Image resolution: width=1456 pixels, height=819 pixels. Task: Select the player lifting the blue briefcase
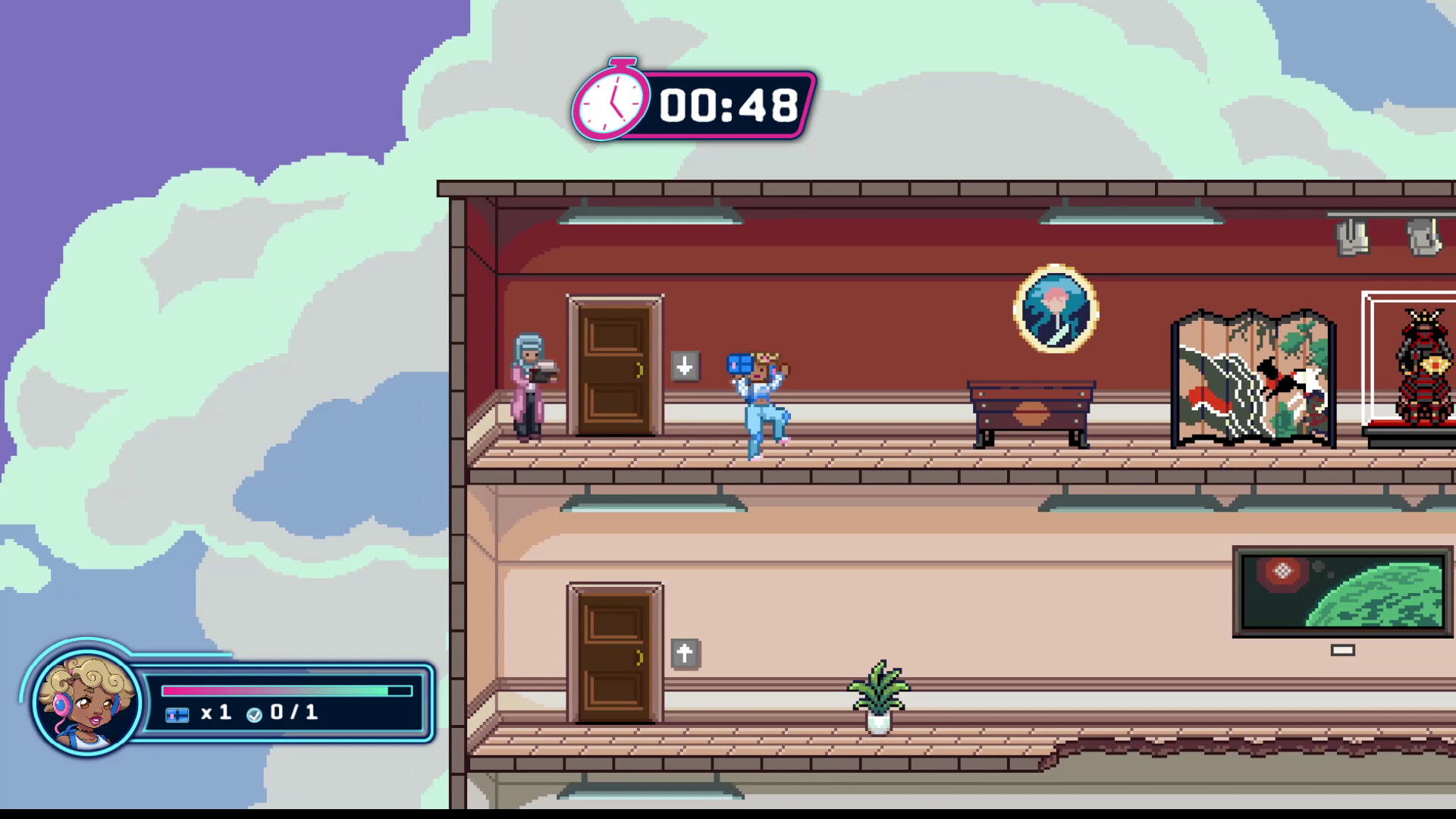click(758, 402)
